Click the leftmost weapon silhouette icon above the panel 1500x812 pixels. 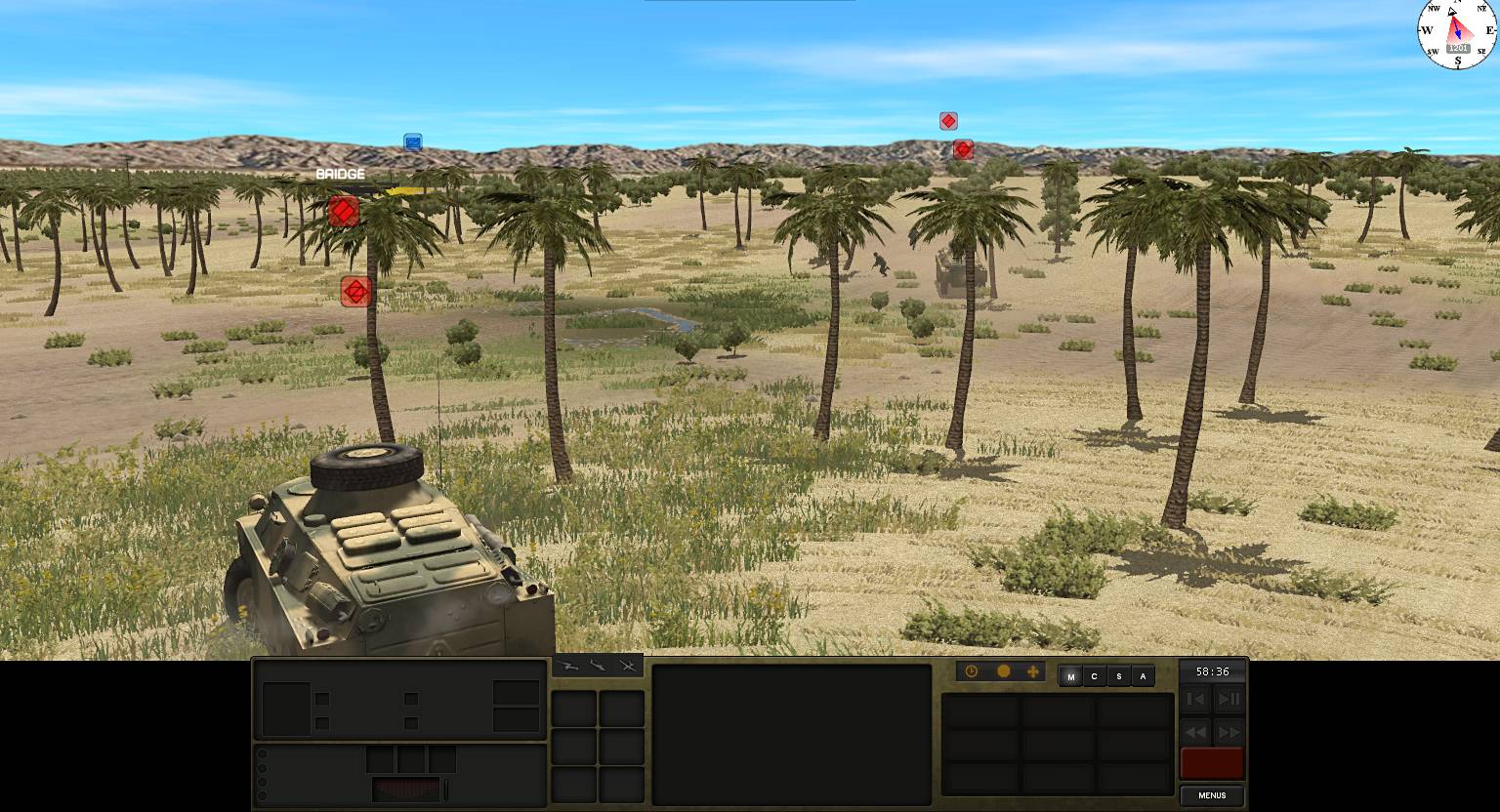pos(570,665)
